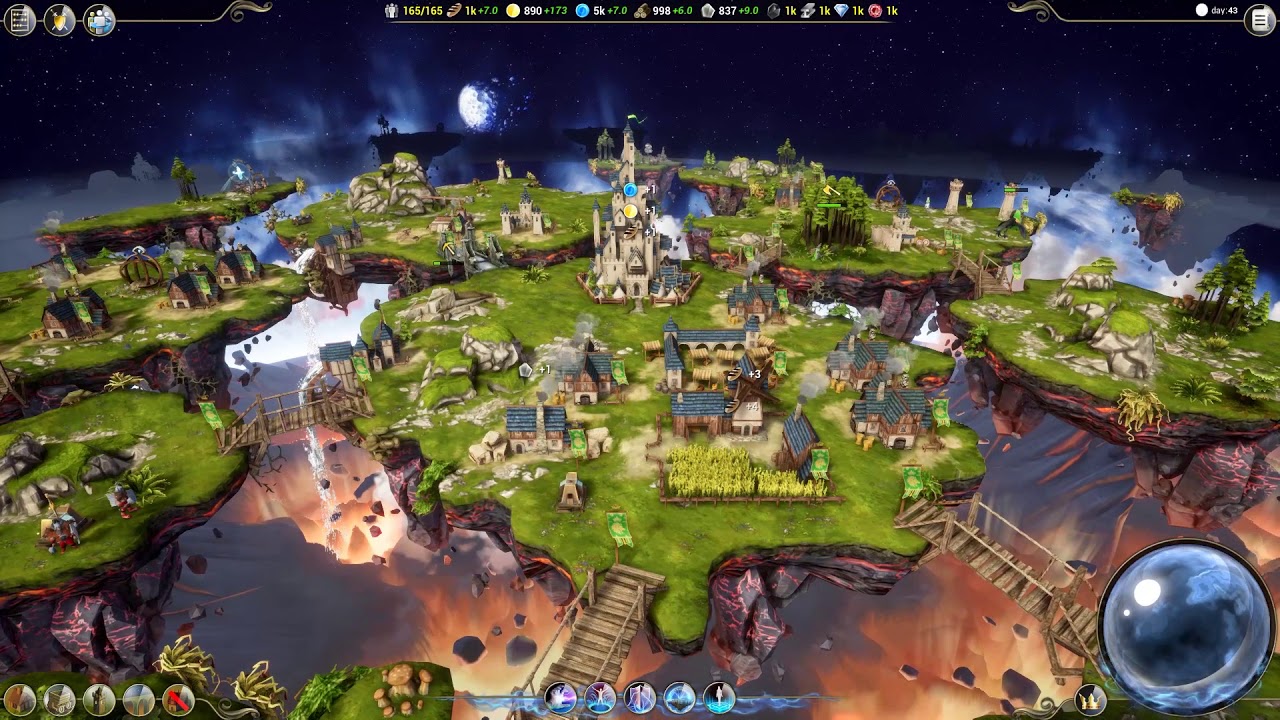The image size is (1280, 720).
Task: Activate the demolish building tool
Action: 178,699
